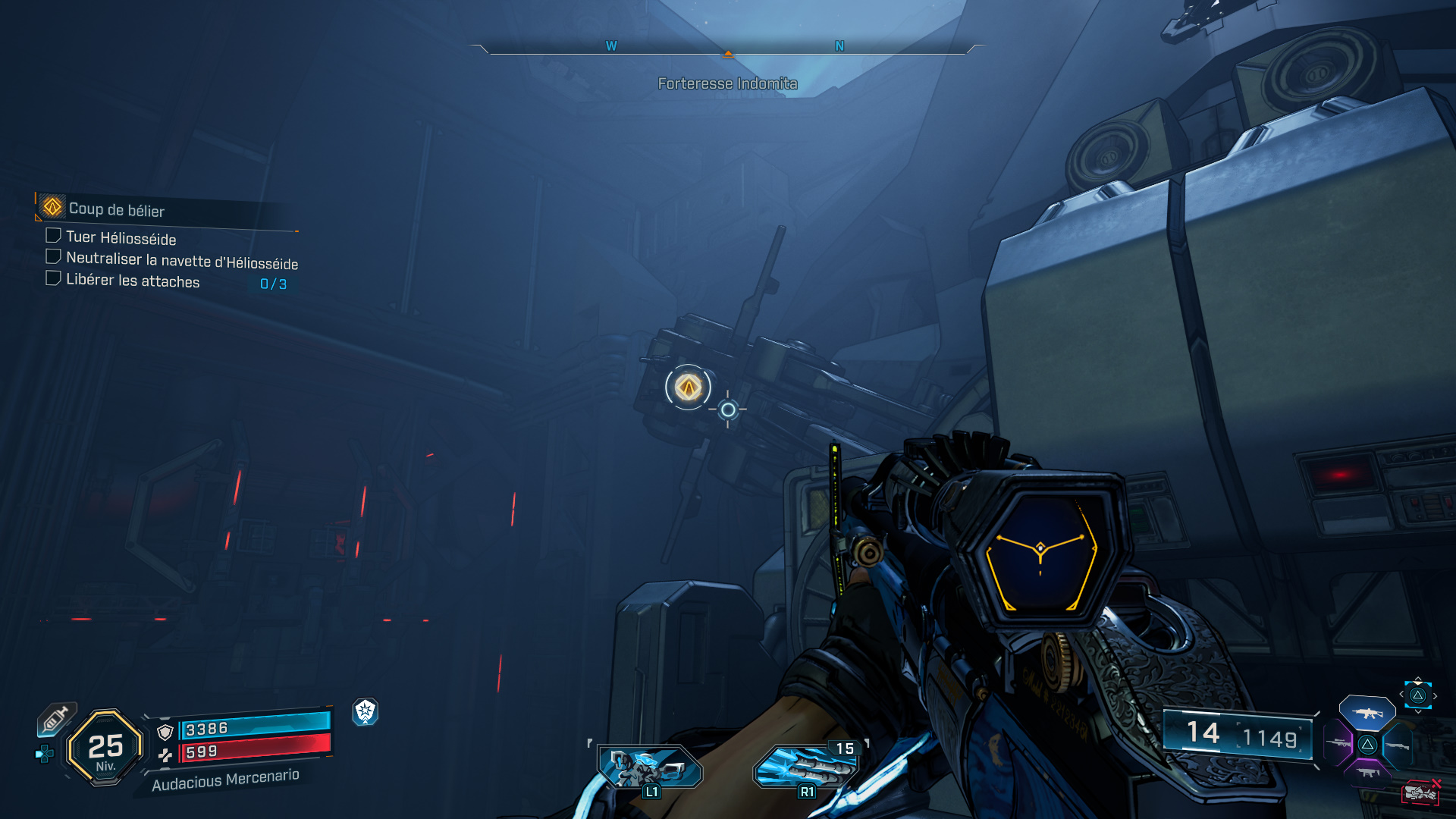Click the starburst shield status icon
This screenshot has height=819, width=1456.
tap(365, 711)
